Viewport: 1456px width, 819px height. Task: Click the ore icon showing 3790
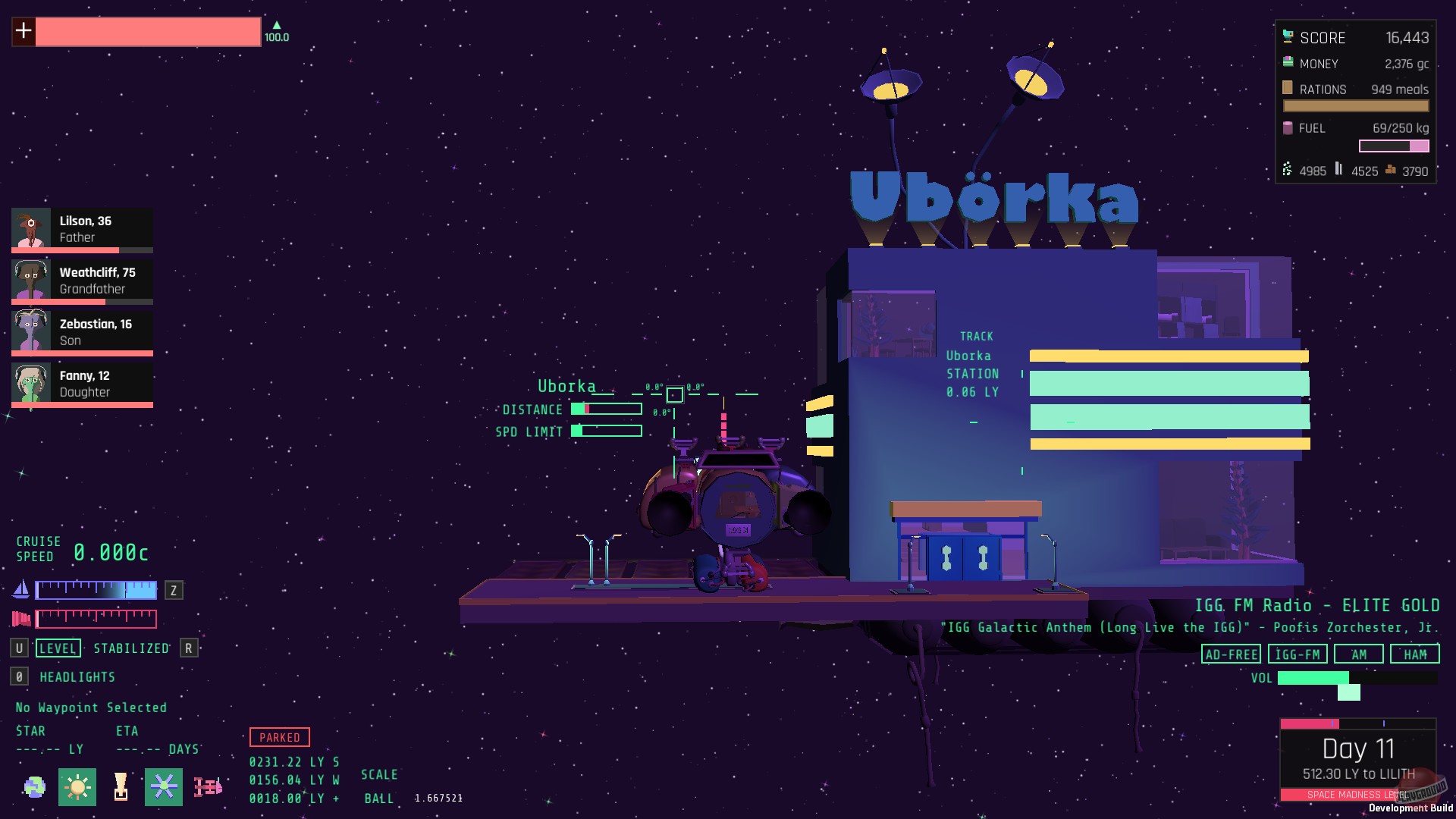[1392, 171]
